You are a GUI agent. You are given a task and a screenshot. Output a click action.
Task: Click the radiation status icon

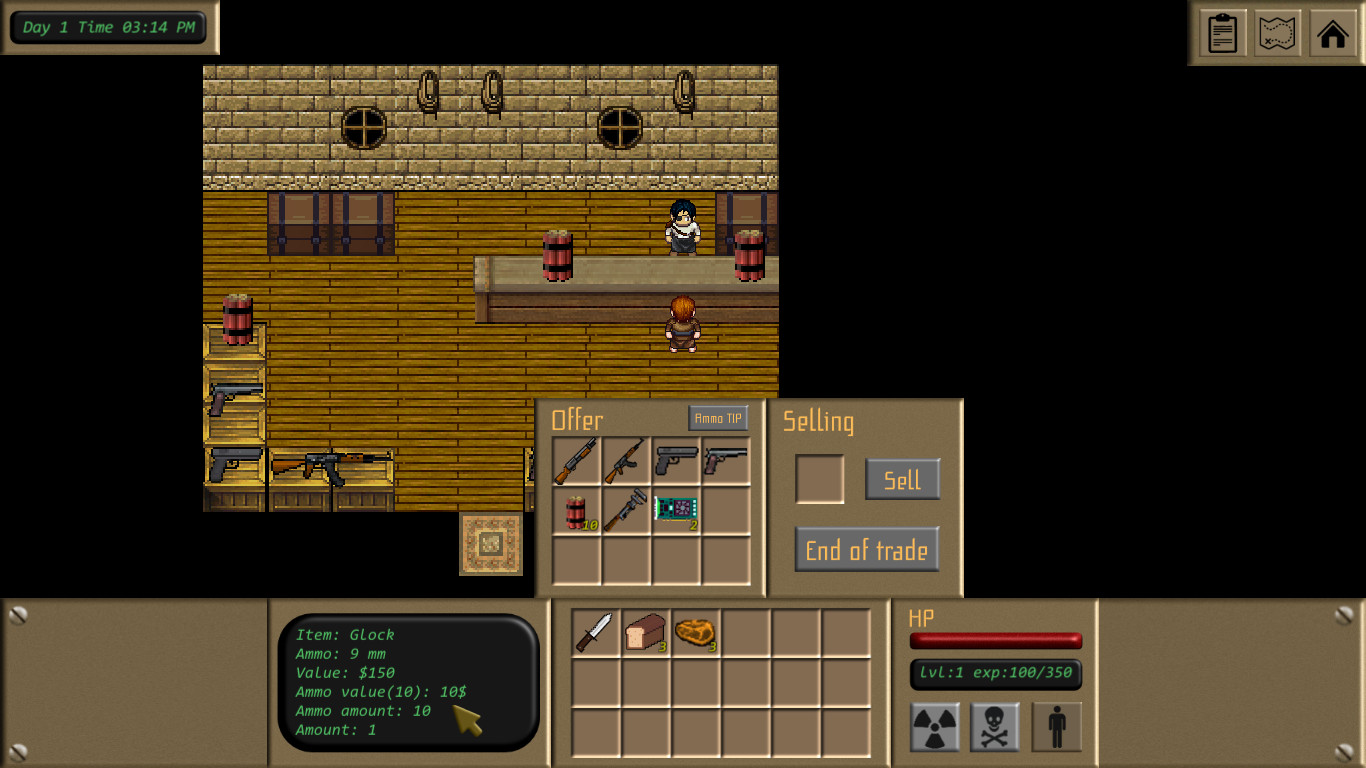pos(937,725)
